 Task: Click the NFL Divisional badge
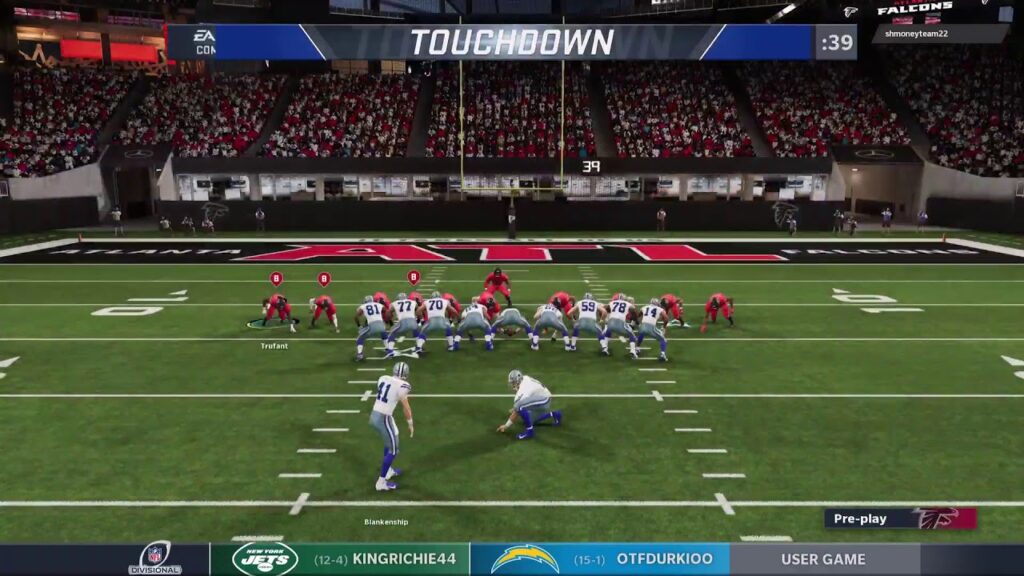coord(155,558)
